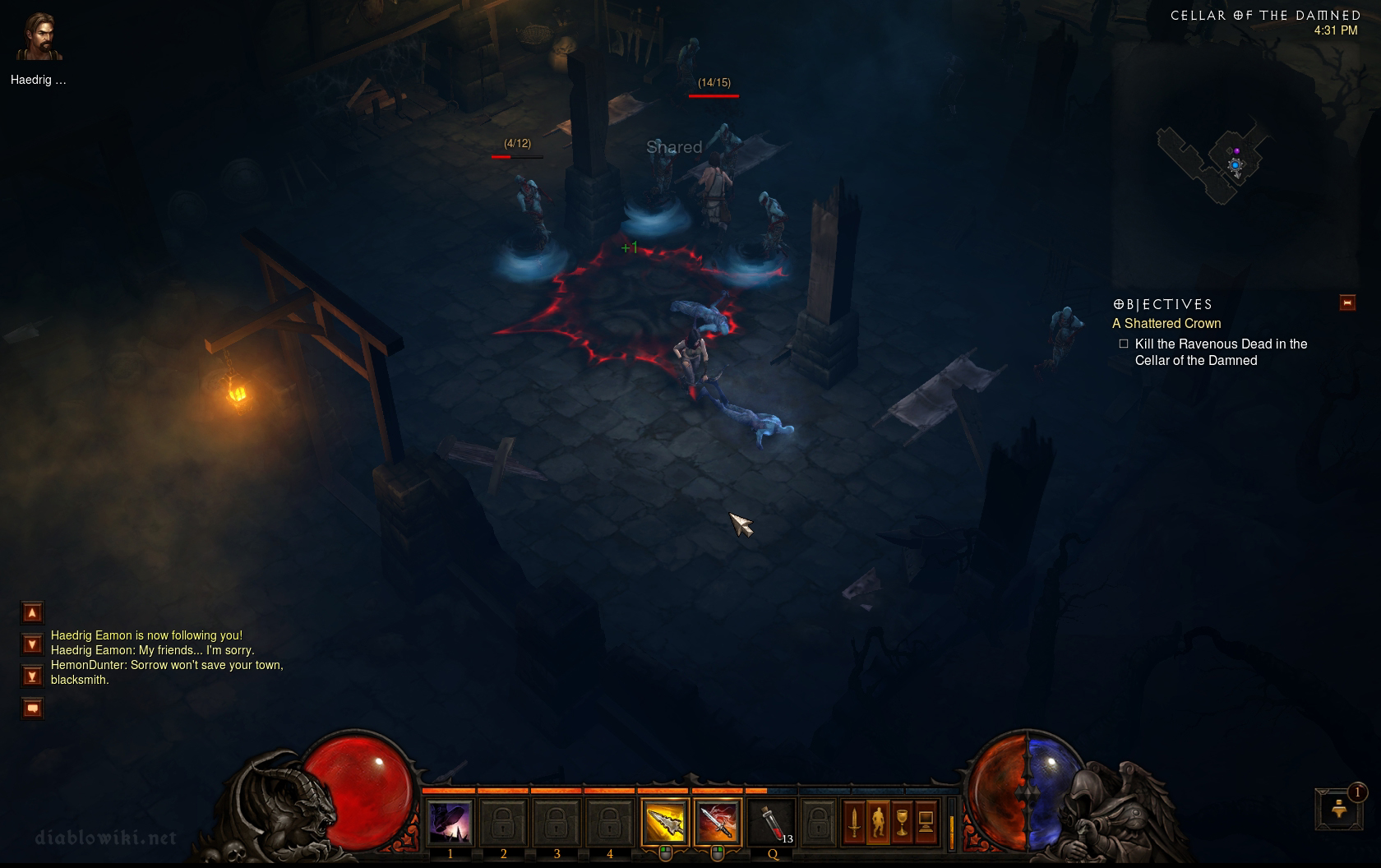Select the A Shattered Crown quest title
The height and width of the screenshot is (868, 1381).
(x=1166, y=324)
